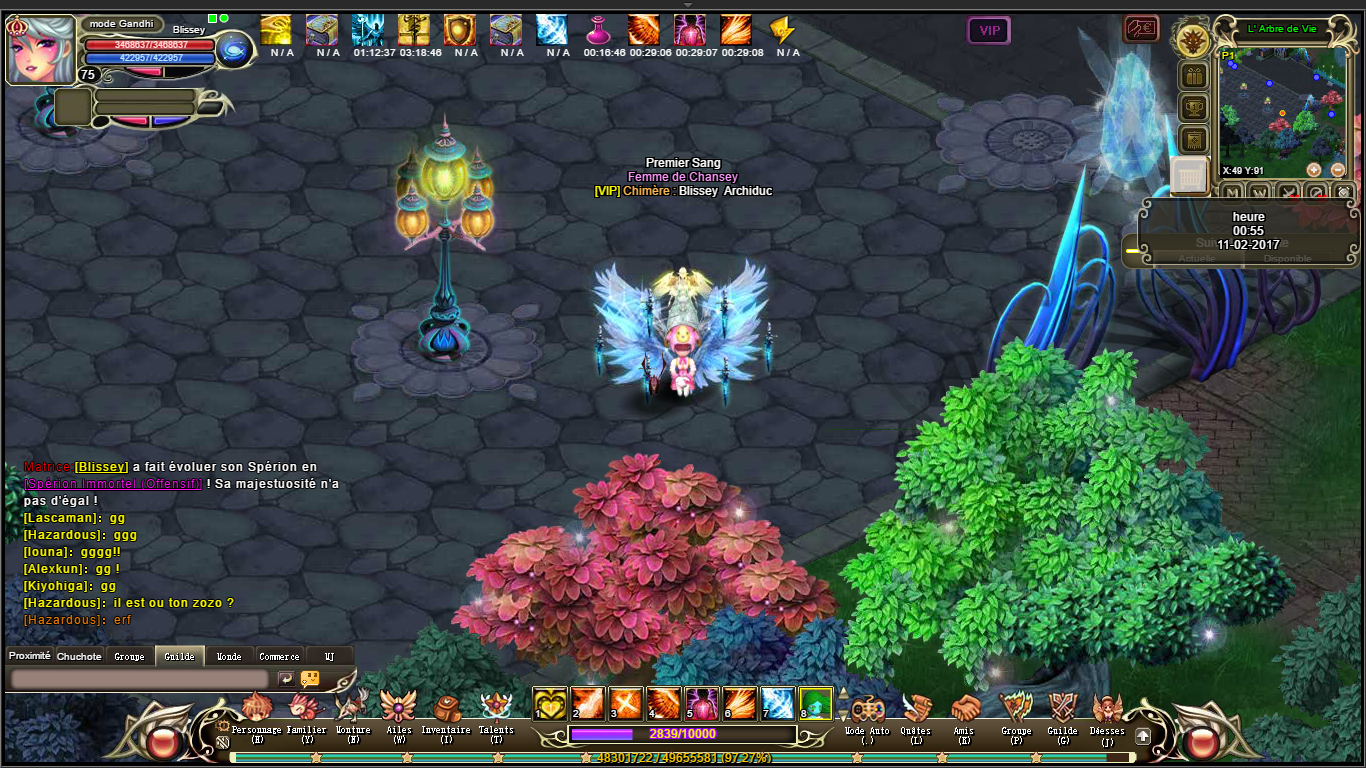Open the Monture mount menu

(352, 707)
